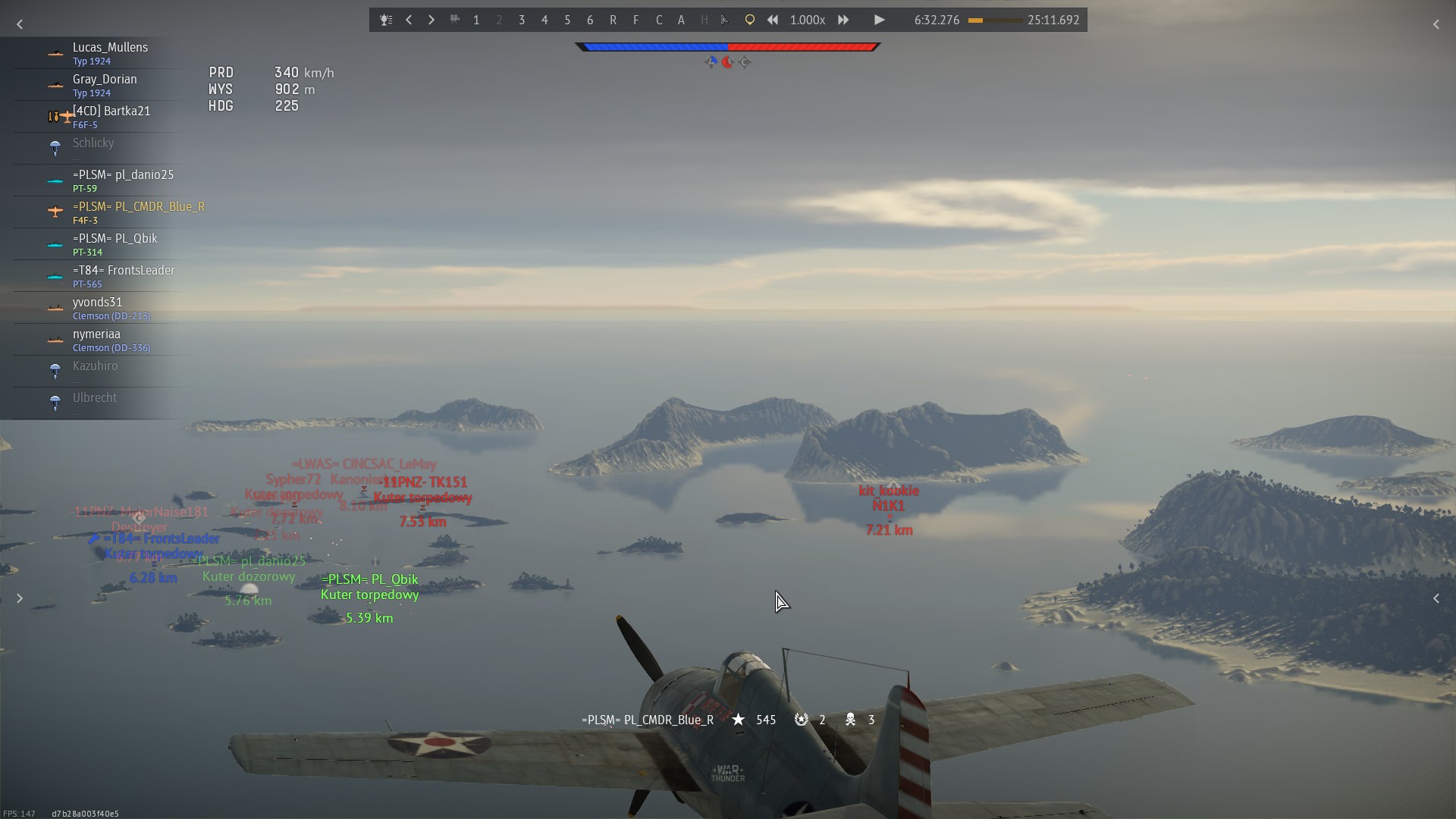This screenshot has height=819, width=1456.
Task: Spectate Lucas_Mullens from the player list
Action: coord(110,53)
